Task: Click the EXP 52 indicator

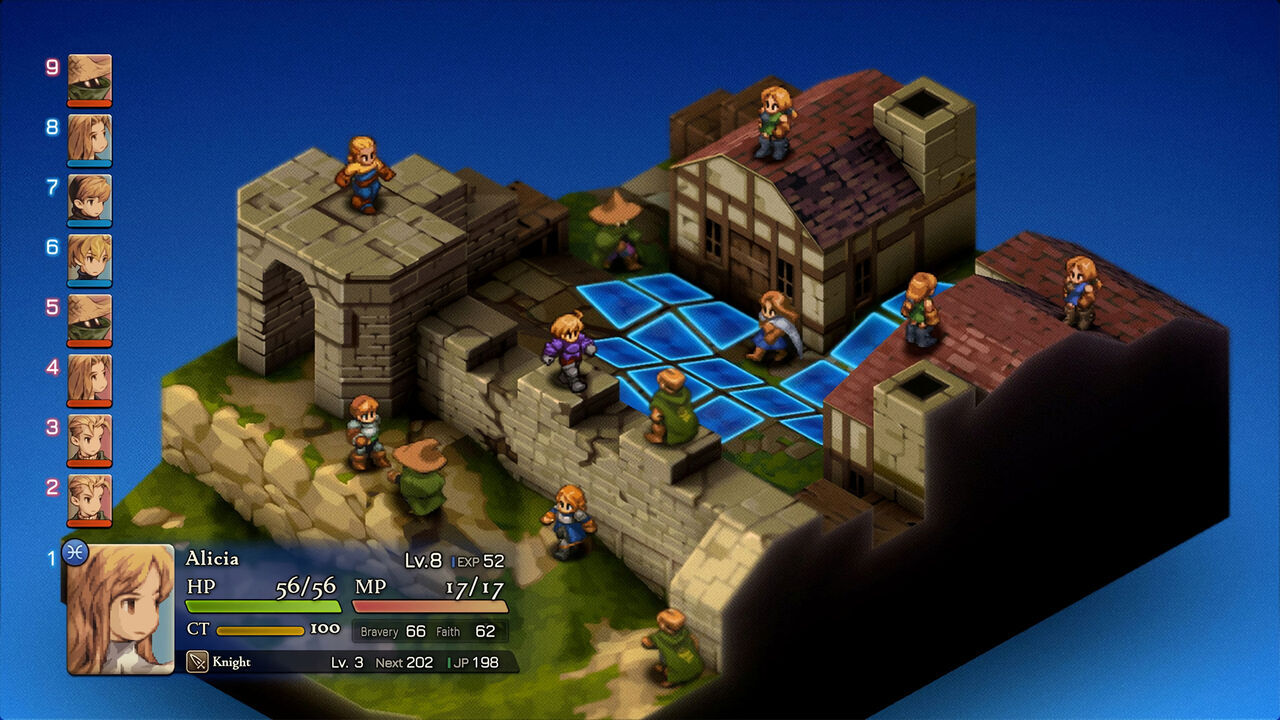Action: click(x=480, y=562)
